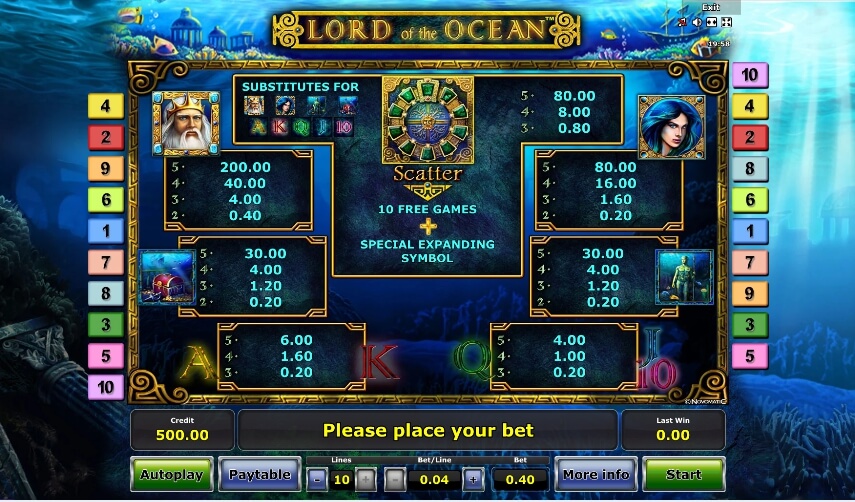Image resolution: width=855 pixels, height=502 pixels.
Task: Toggle the speaker sound icon
Action: tap(696, 21)
